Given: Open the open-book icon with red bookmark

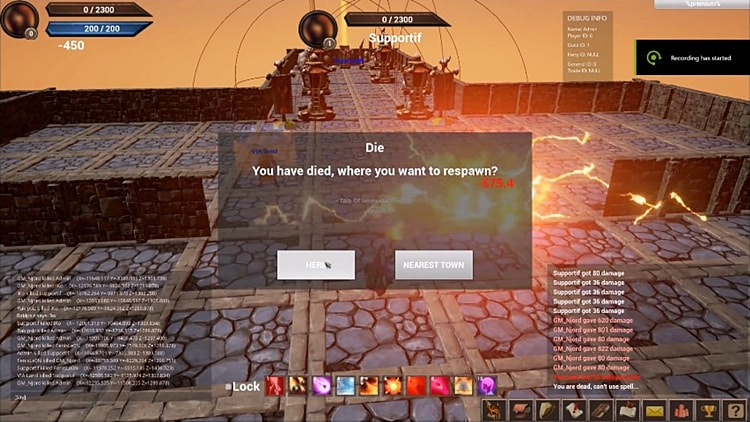Looking at the screenshot, I should [x=628, y=410].
